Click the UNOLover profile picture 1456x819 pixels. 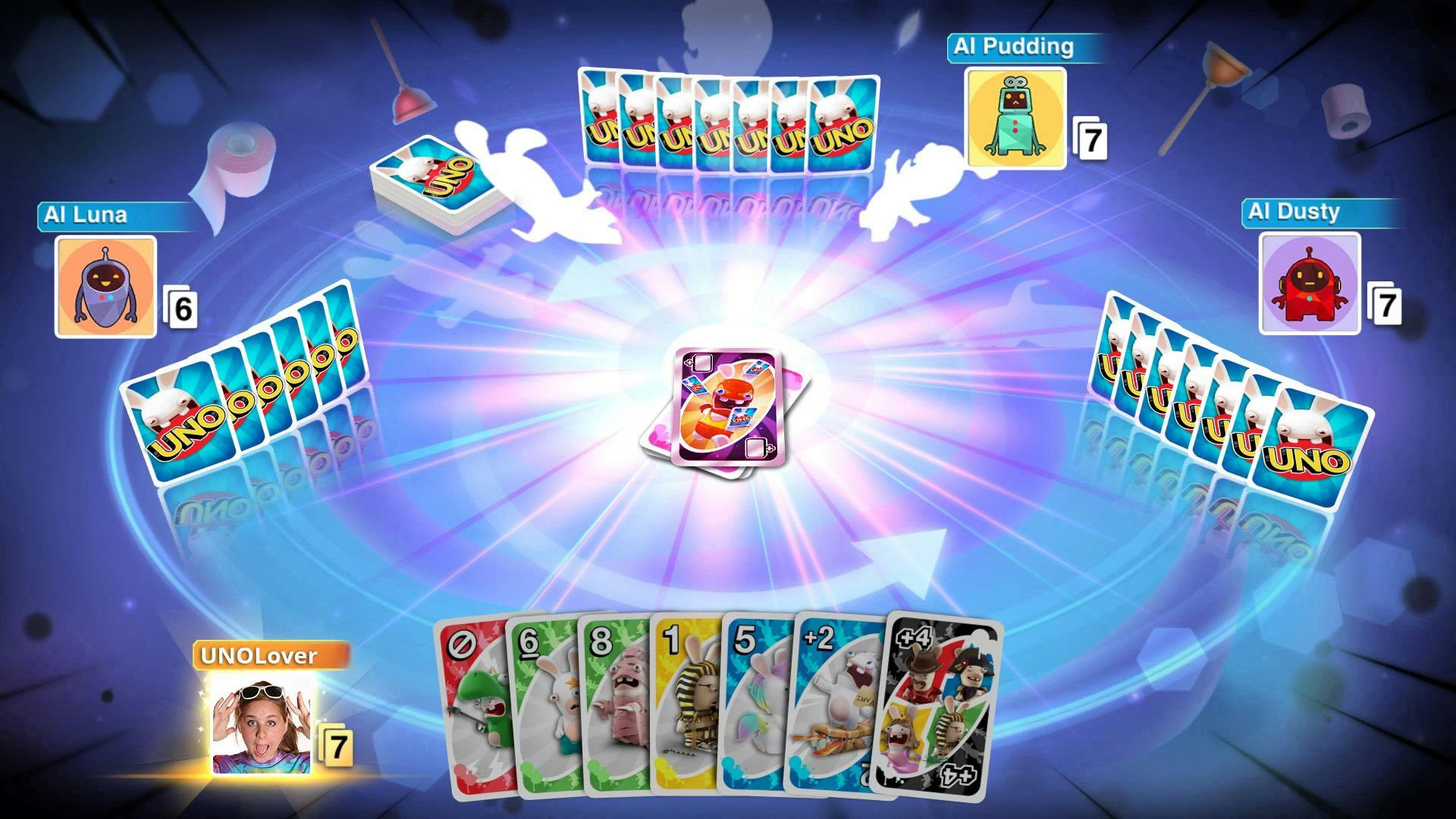tap(262, 724)
